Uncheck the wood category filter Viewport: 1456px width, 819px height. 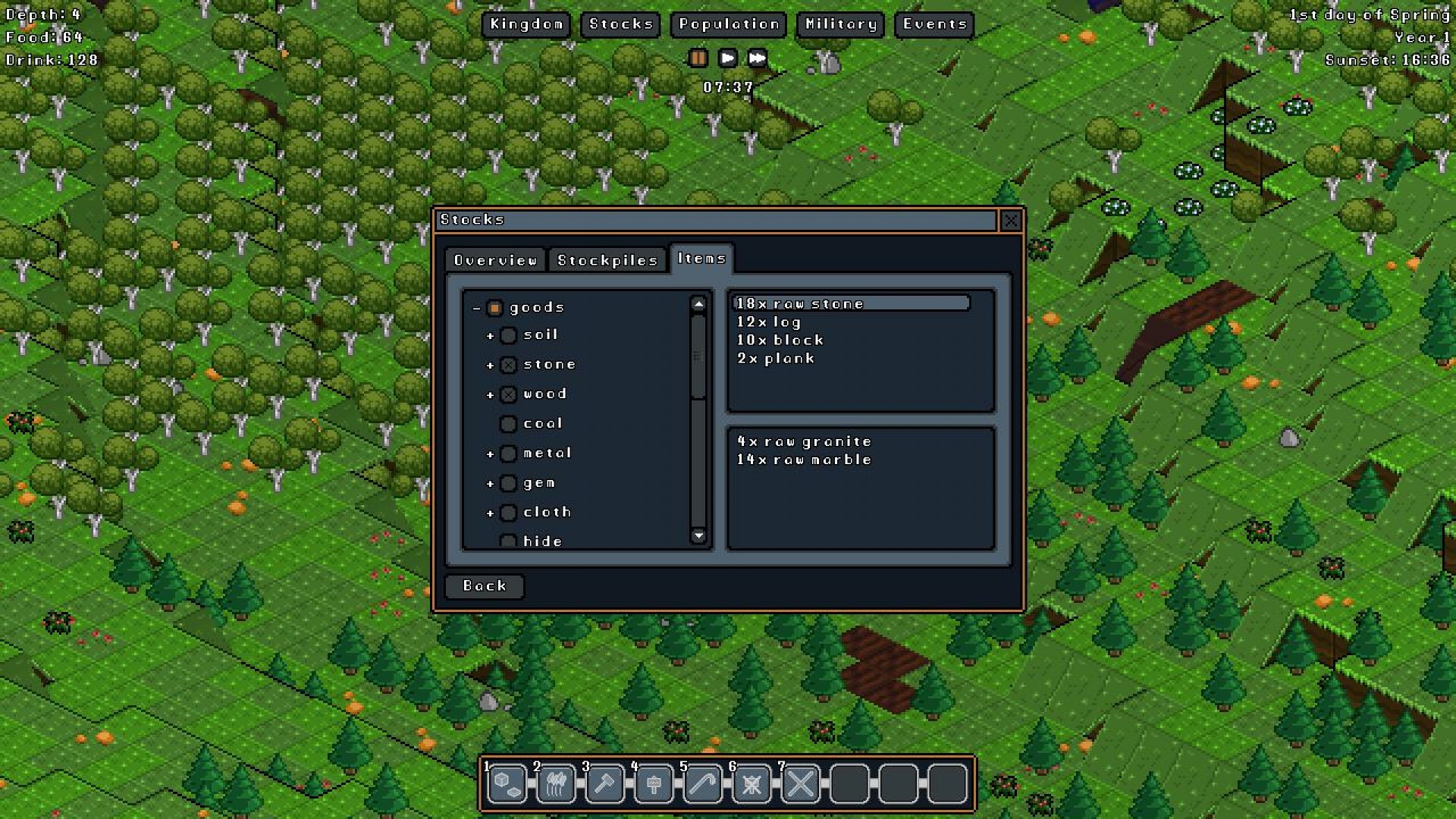pos(508,394)
